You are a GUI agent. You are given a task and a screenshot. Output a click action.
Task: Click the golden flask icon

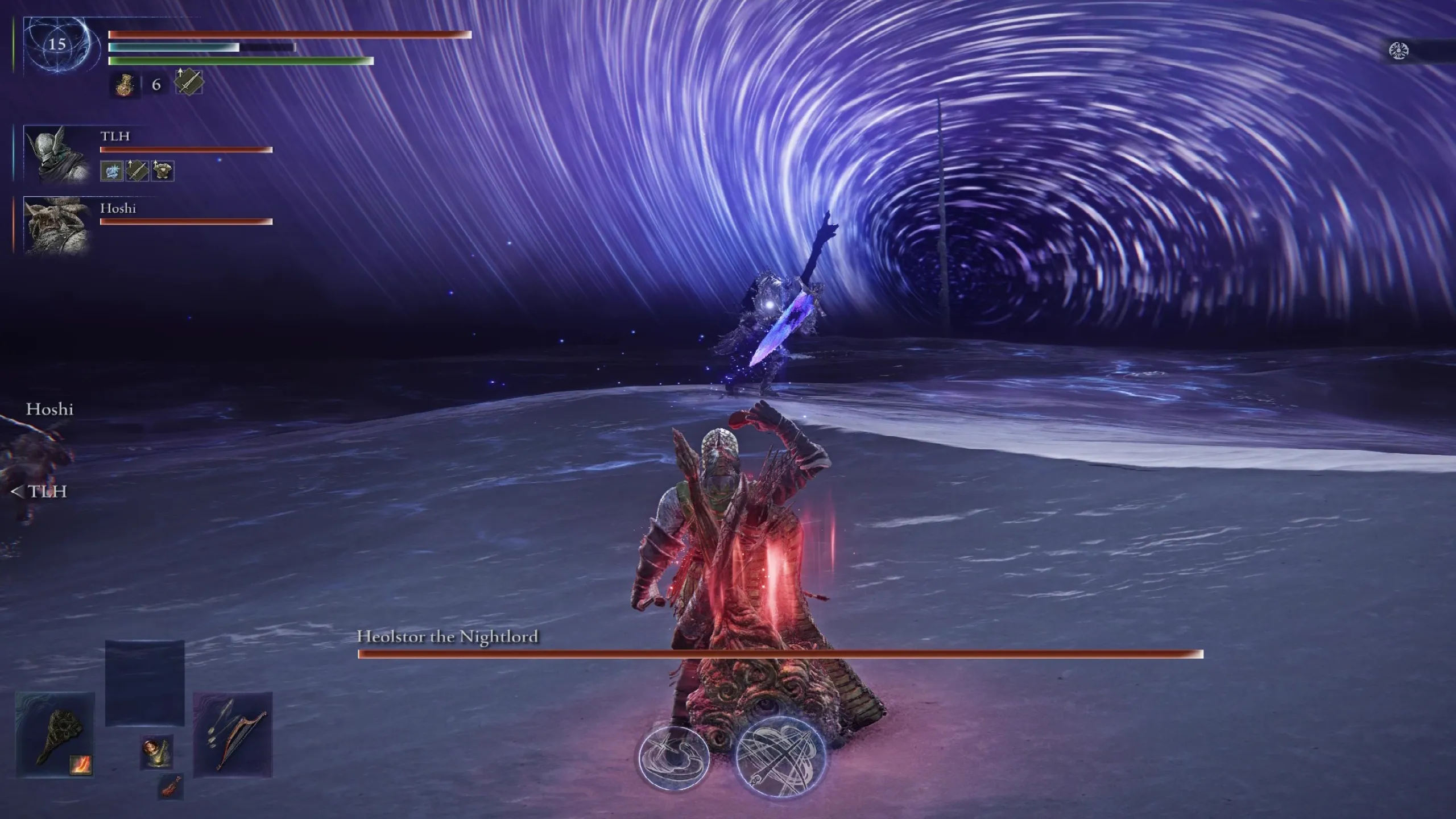tap(125, 85)
